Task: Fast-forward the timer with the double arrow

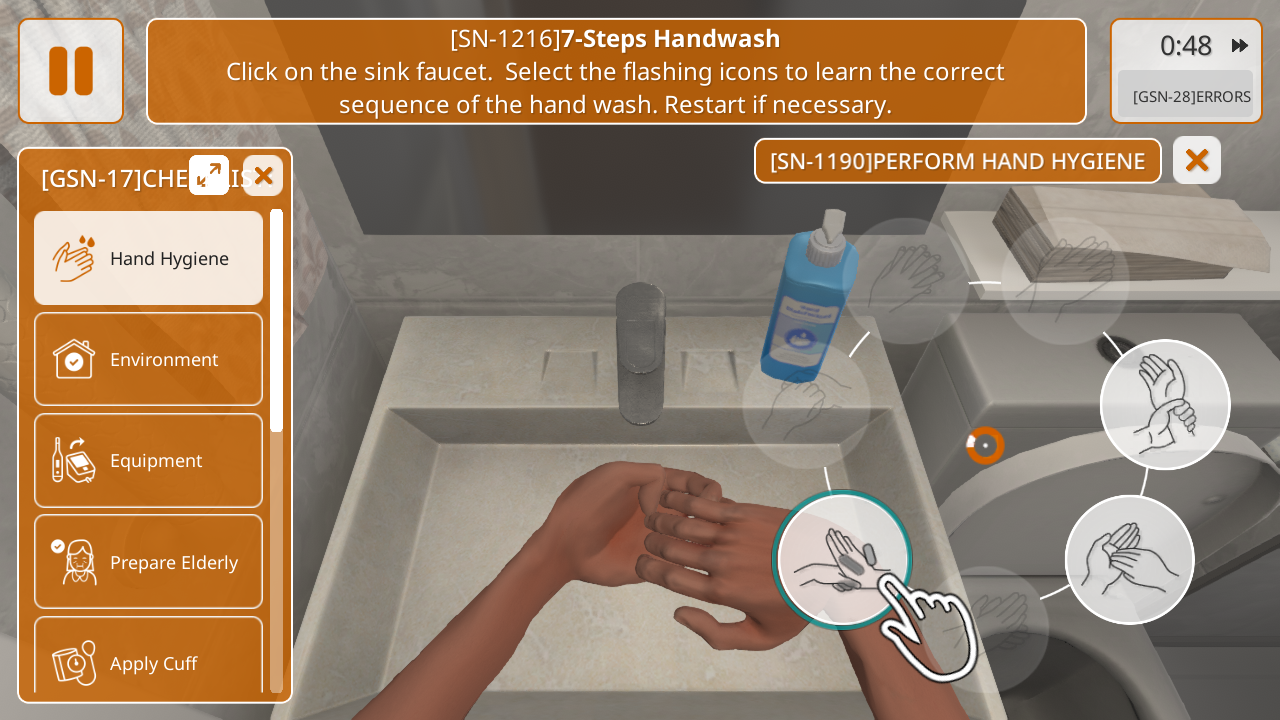Action: point(1240,45)
